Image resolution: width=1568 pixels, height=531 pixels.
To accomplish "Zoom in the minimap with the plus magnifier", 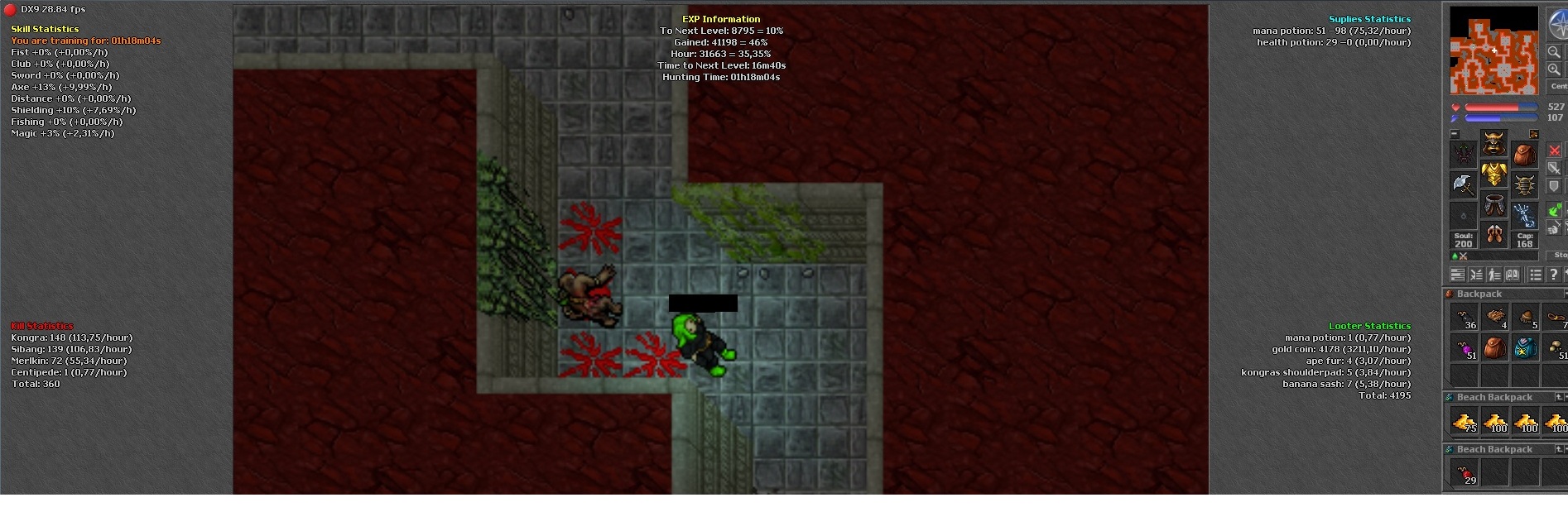I will pos(1554,69).
